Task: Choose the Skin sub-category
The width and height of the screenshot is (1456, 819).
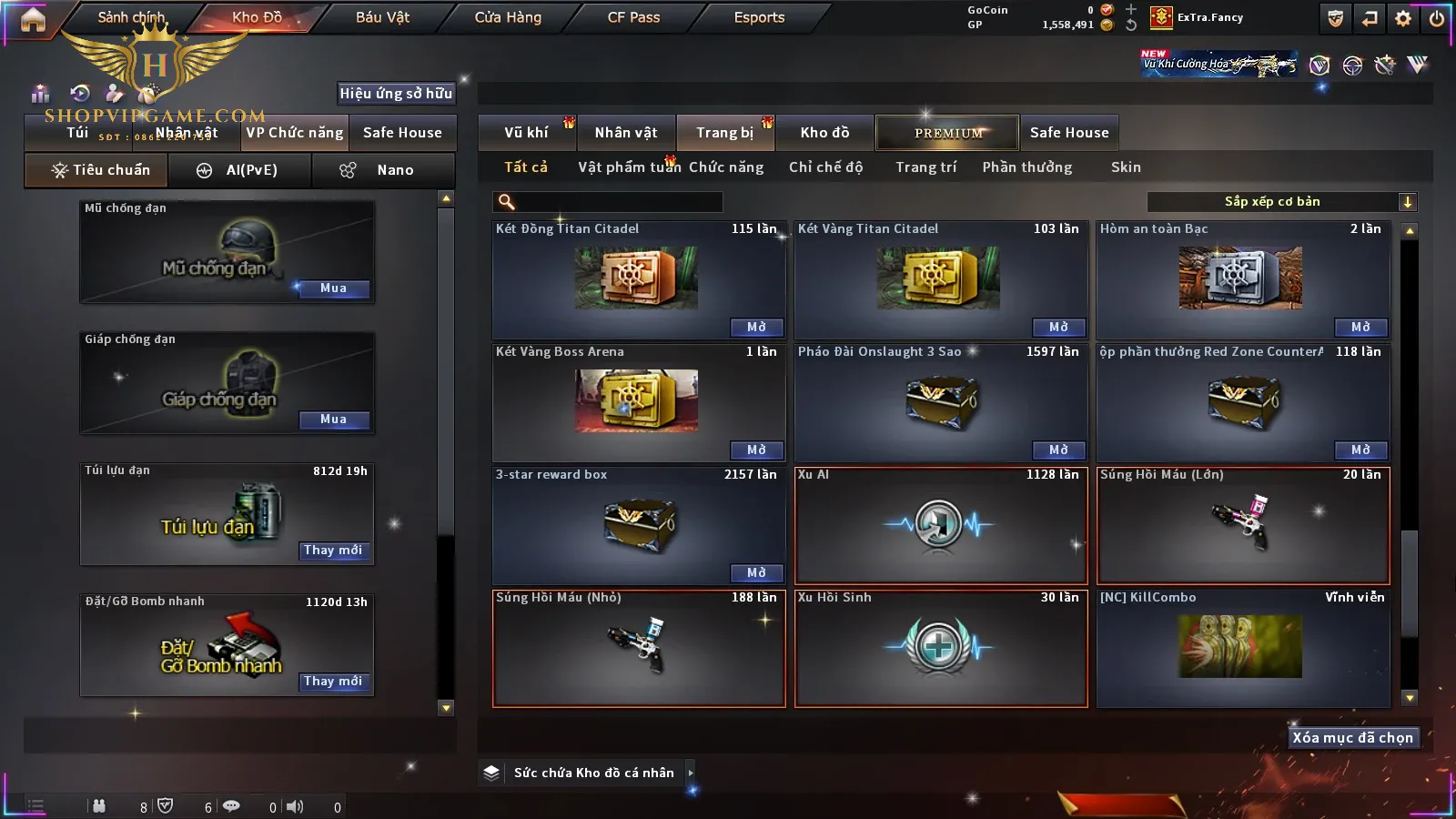Action: 1126,167
